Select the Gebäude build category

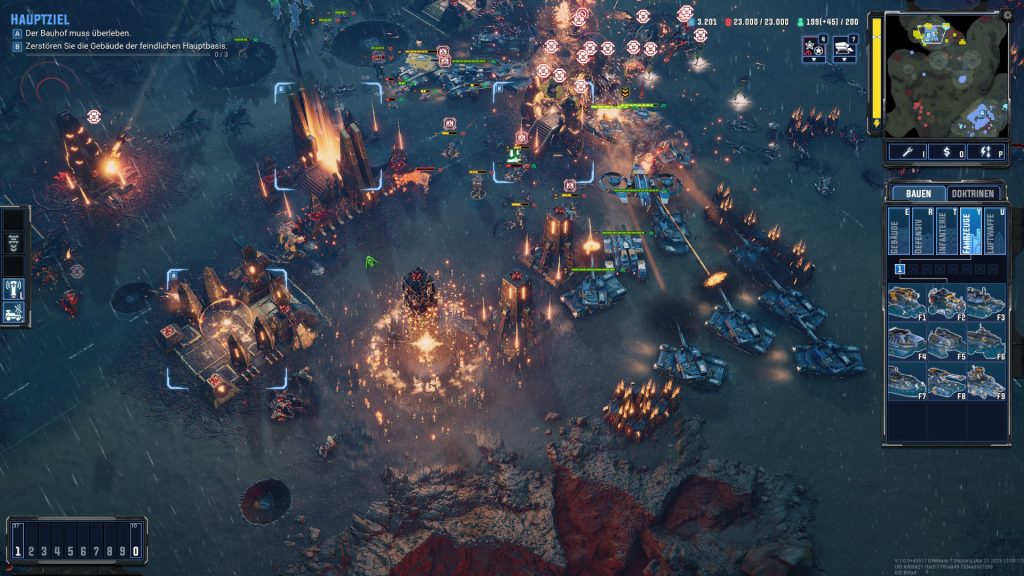895,232
